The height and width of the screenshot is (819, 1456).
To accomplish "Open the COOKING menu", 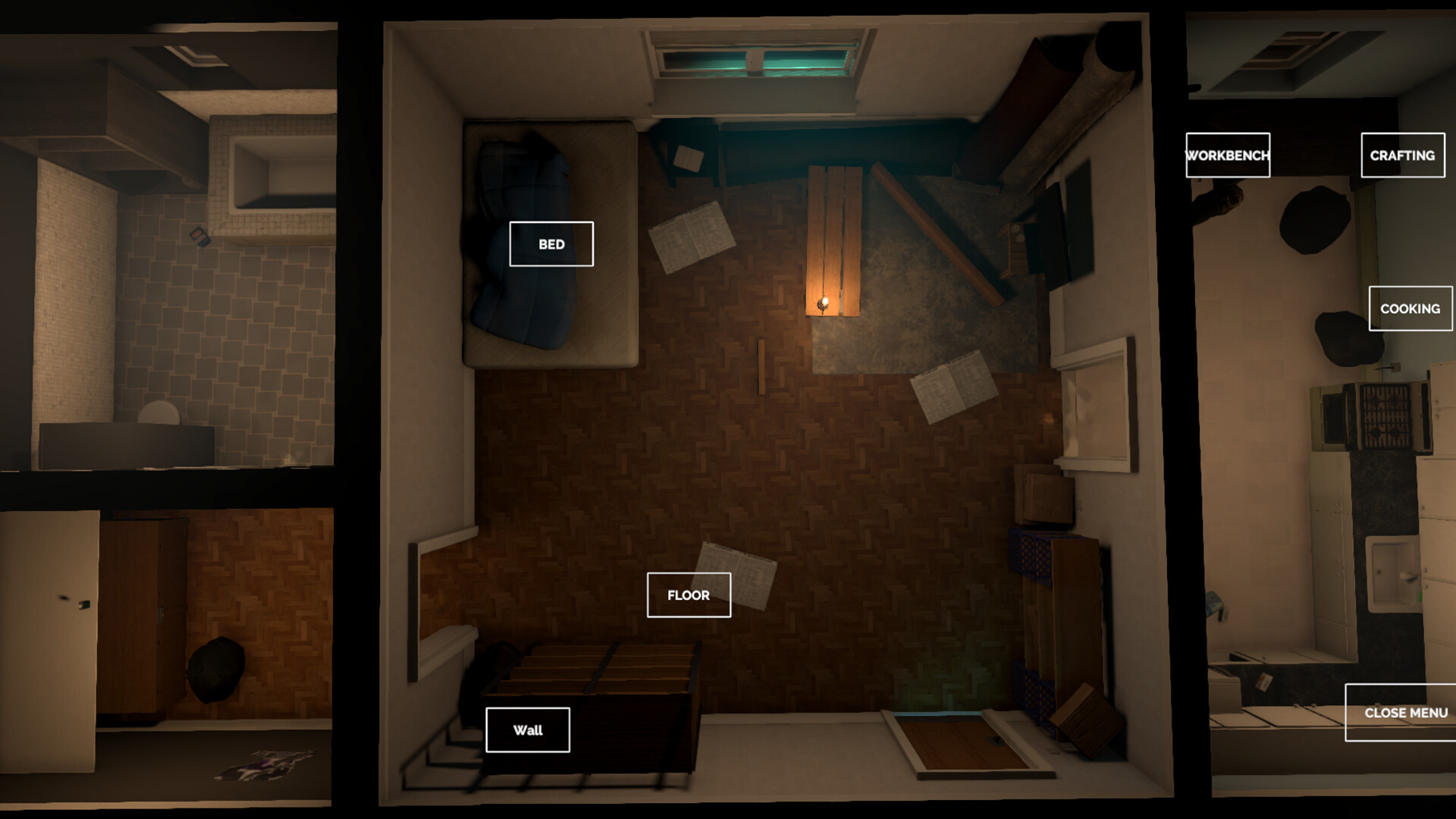I will 1410,309.
